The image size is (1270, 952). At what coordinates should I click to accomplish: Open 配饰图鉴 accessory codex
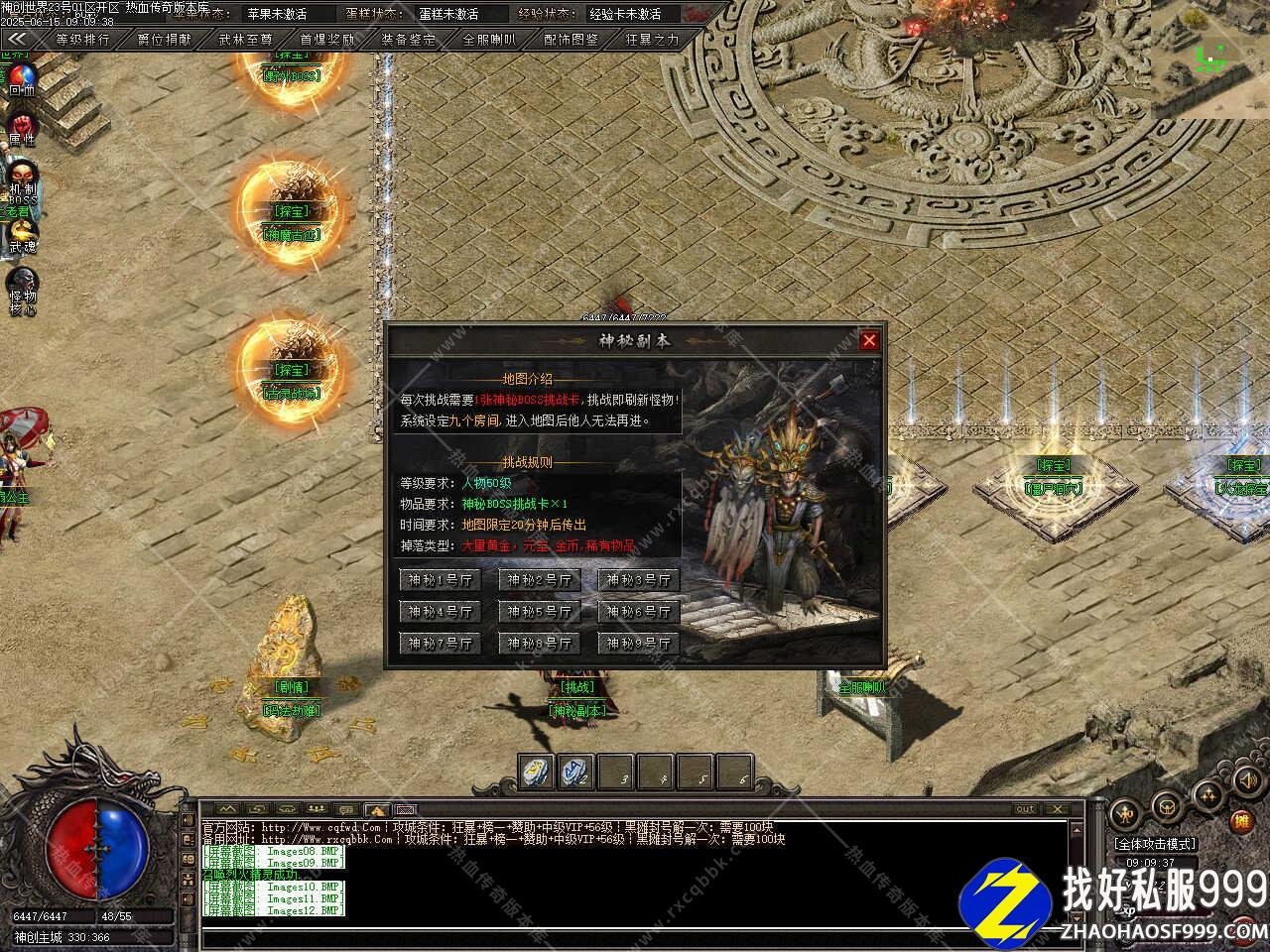[571, 40]
